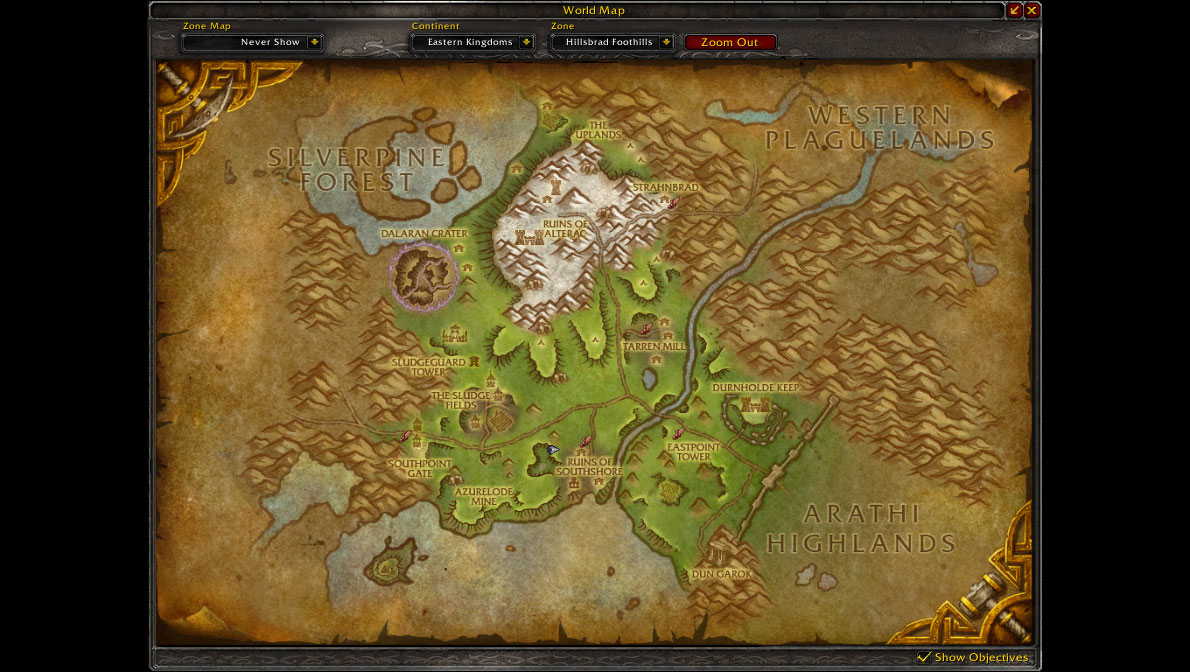The width and height of the screenshot is (1190, 672).
Task: Close the World Map window
Action: point(1032,10)
